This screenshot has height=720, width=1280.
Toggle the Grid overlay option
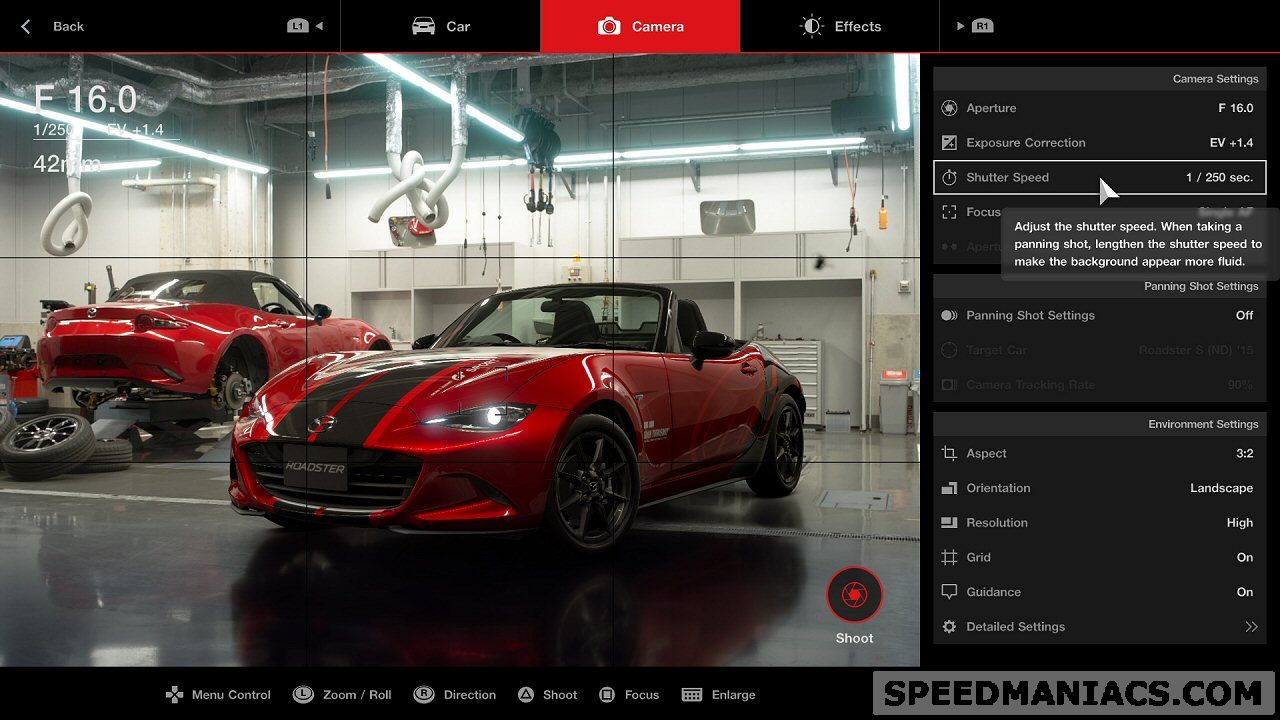tap(1099, 557)
